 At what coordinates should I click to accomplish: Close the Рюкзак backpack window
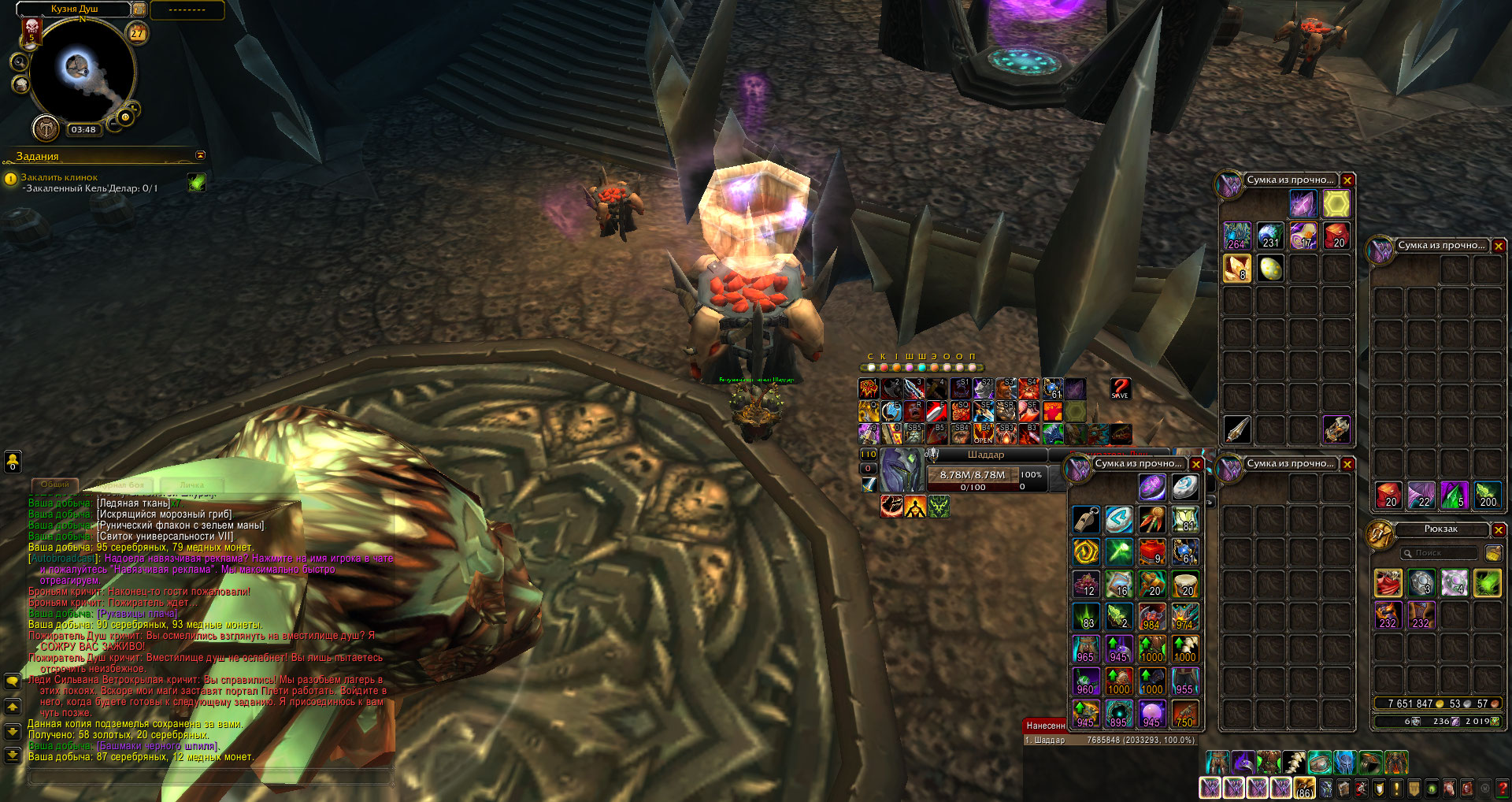point(1499,530)
